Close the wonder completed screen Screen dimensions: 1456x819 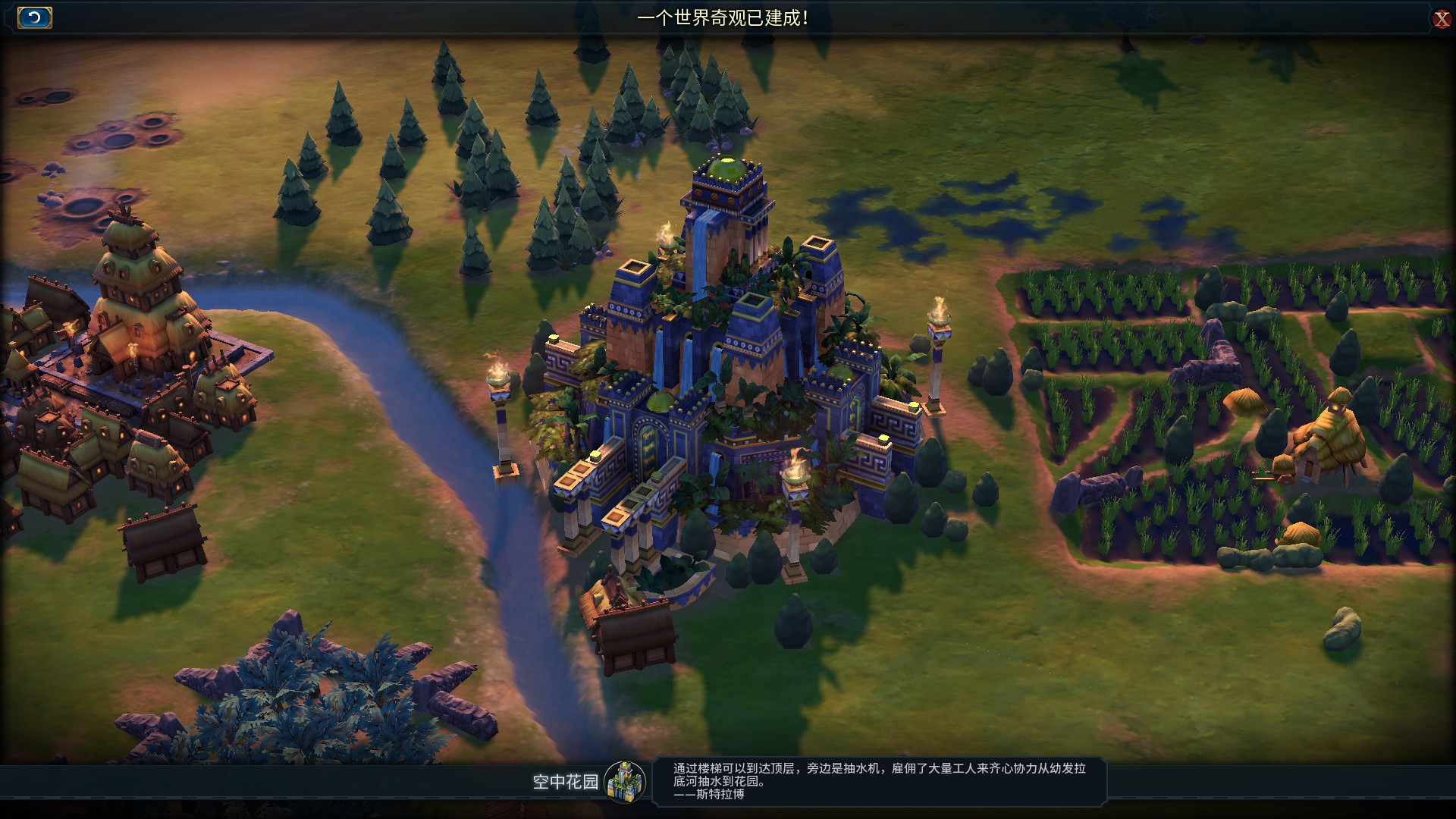[x=1441, y=19]
